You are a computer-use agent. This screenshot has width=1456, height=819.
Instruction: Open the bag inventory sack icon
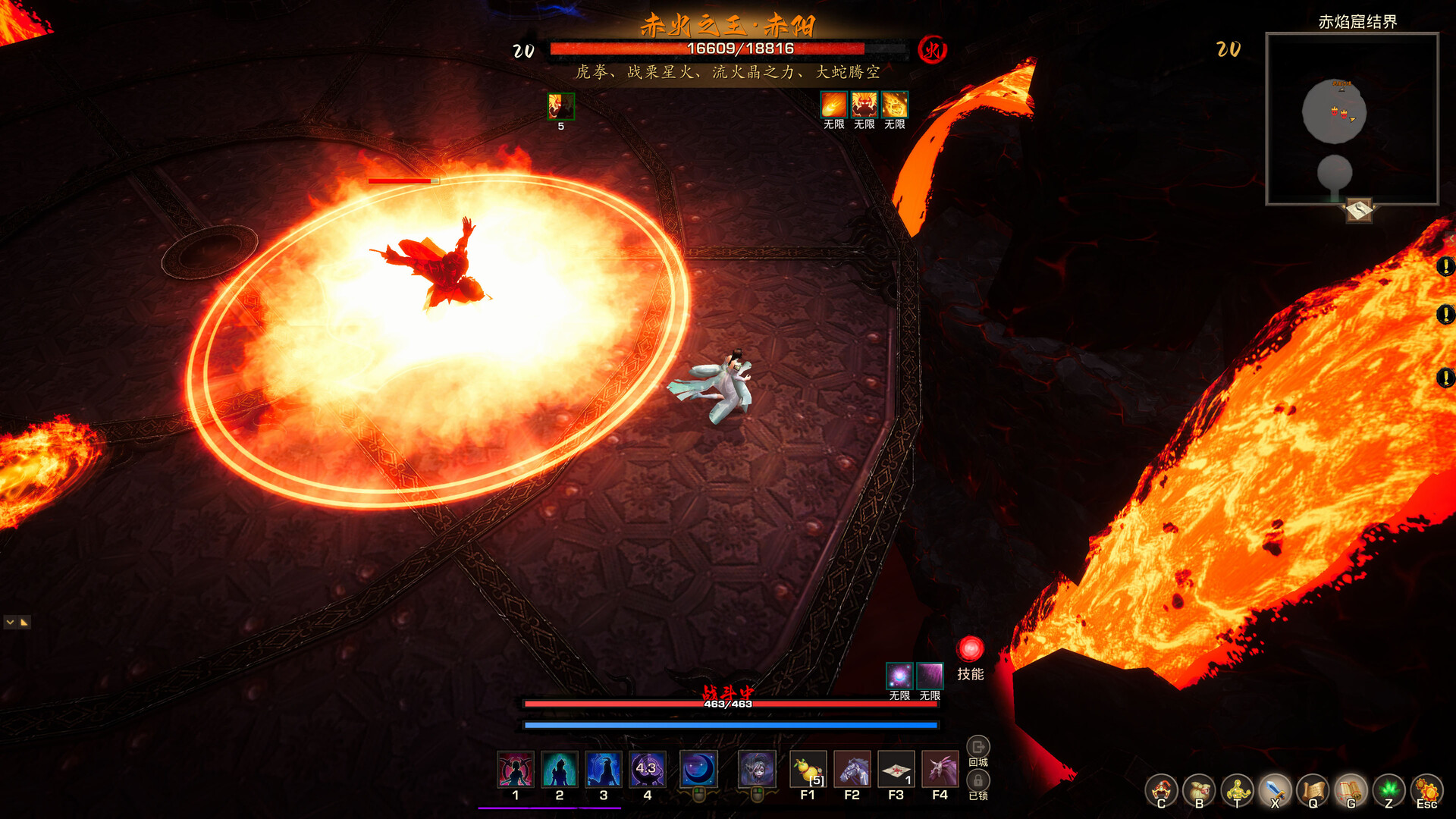1199,791
